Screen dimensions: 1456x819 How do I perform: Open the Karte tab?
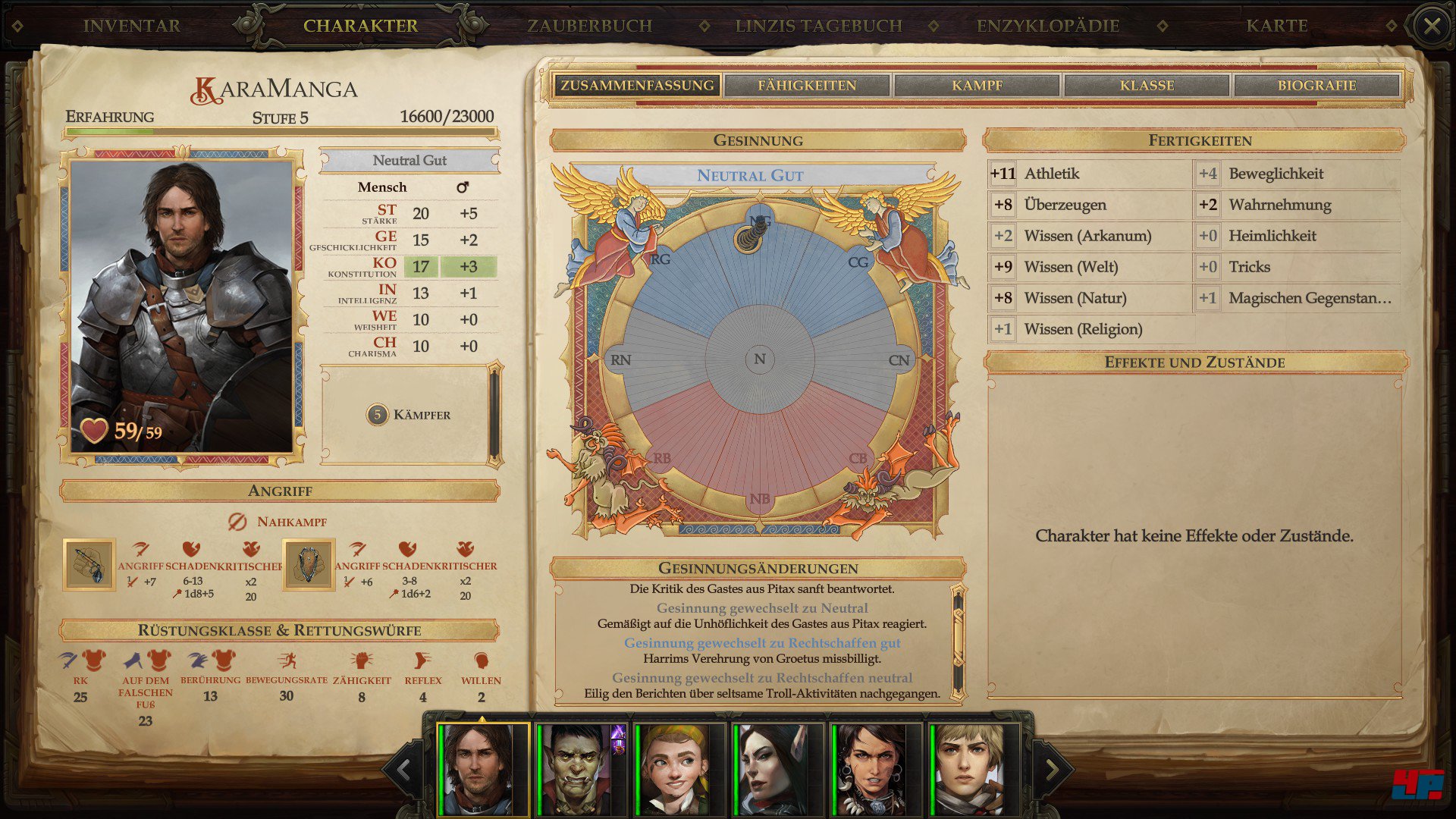point(1277,26)
